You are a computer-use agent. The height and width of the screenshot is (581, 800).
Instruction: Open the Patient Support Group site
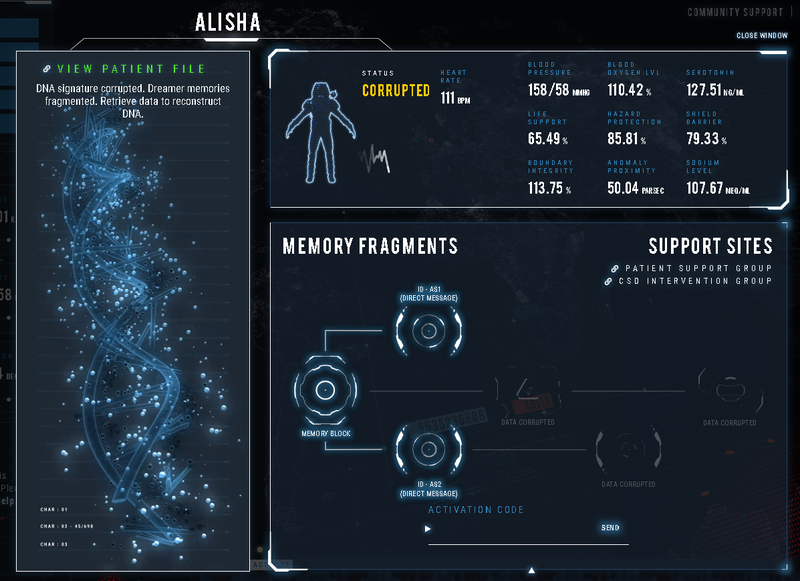[x=697, y=268]
